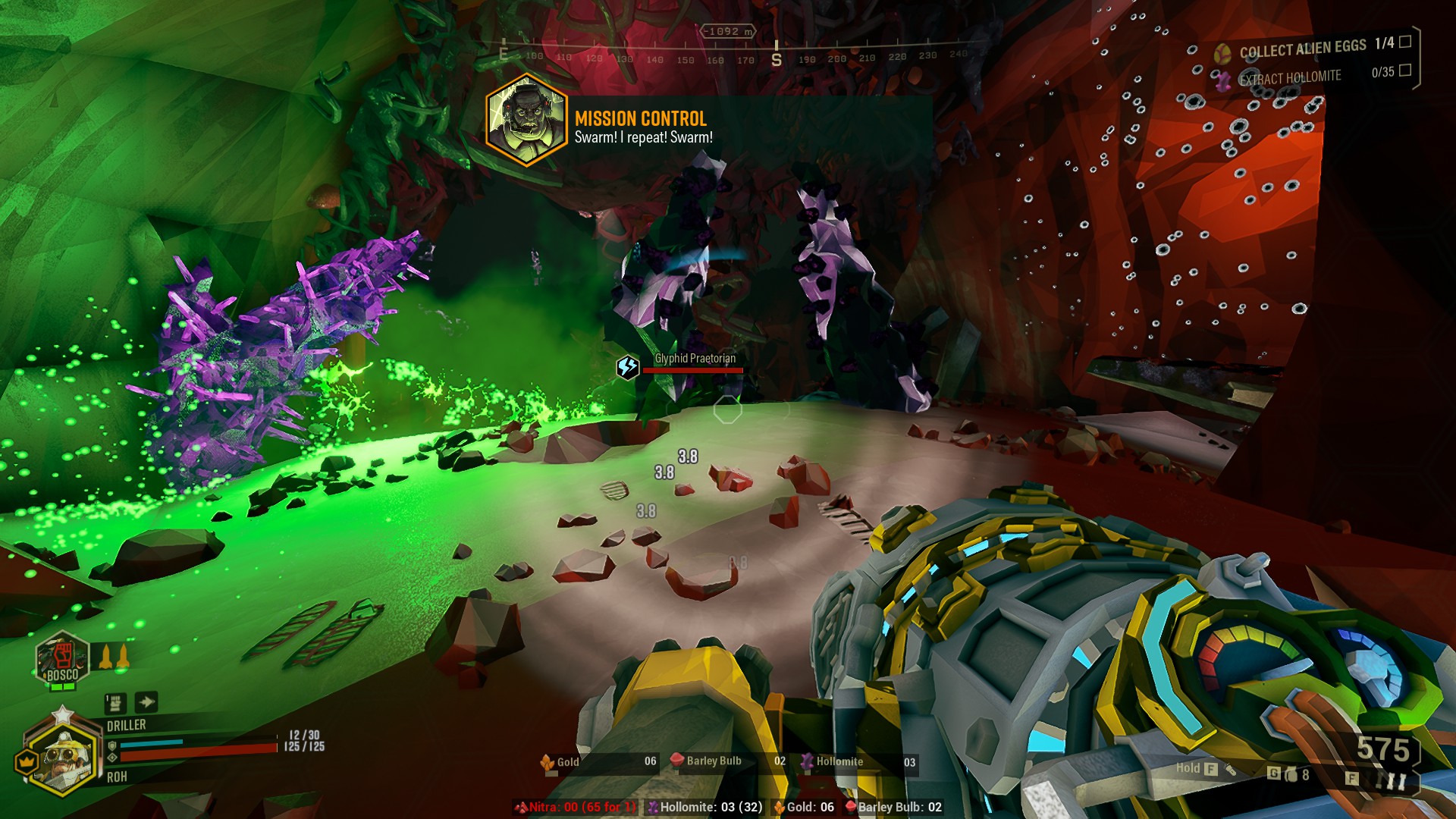The height and width of the screenshot is (819, 1456).
Task: Select Bosco's fist attack ability icon
Action: pos(64,656)
